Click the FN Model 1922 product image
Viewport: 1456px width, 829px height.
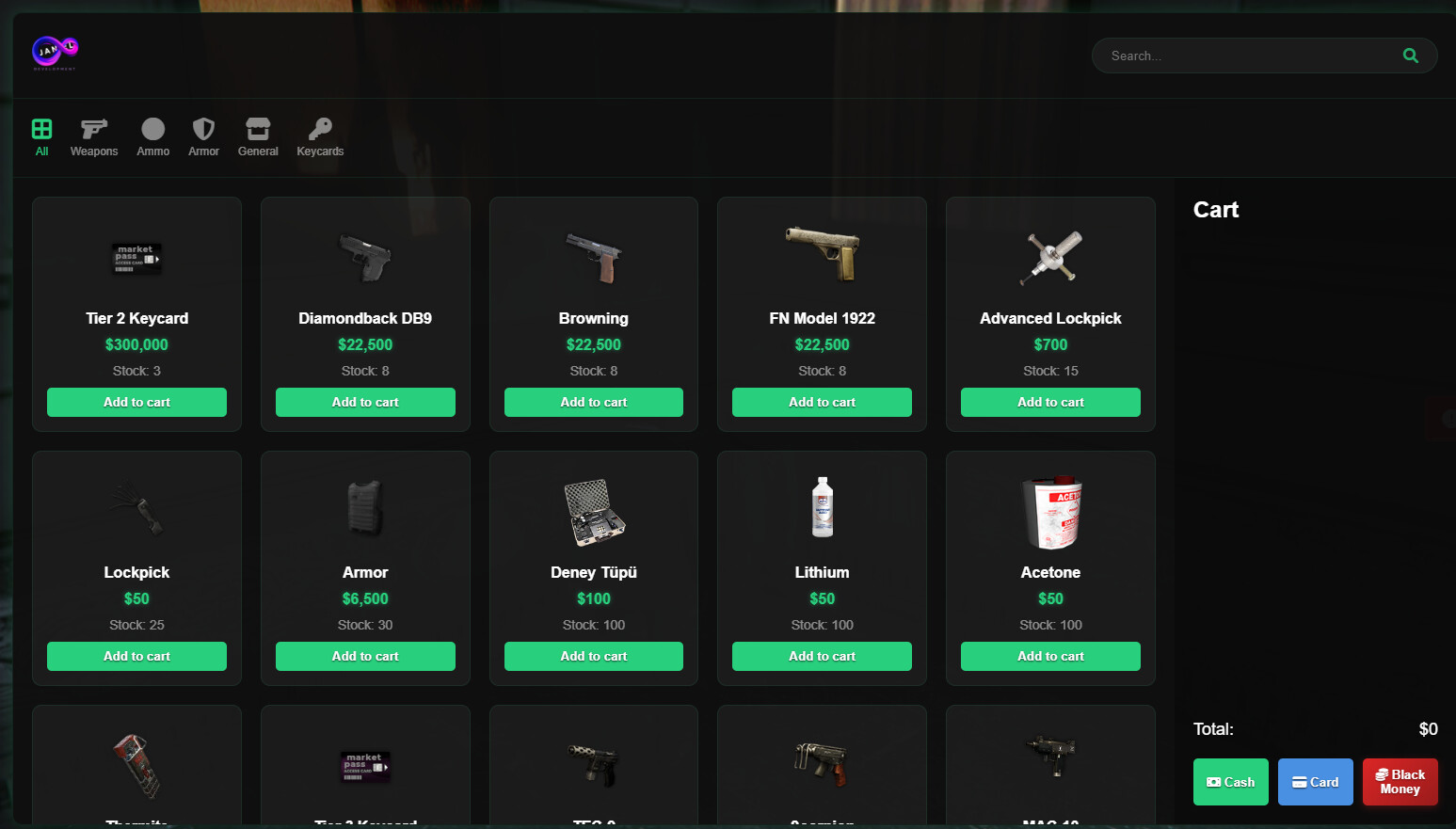point(822,255)
